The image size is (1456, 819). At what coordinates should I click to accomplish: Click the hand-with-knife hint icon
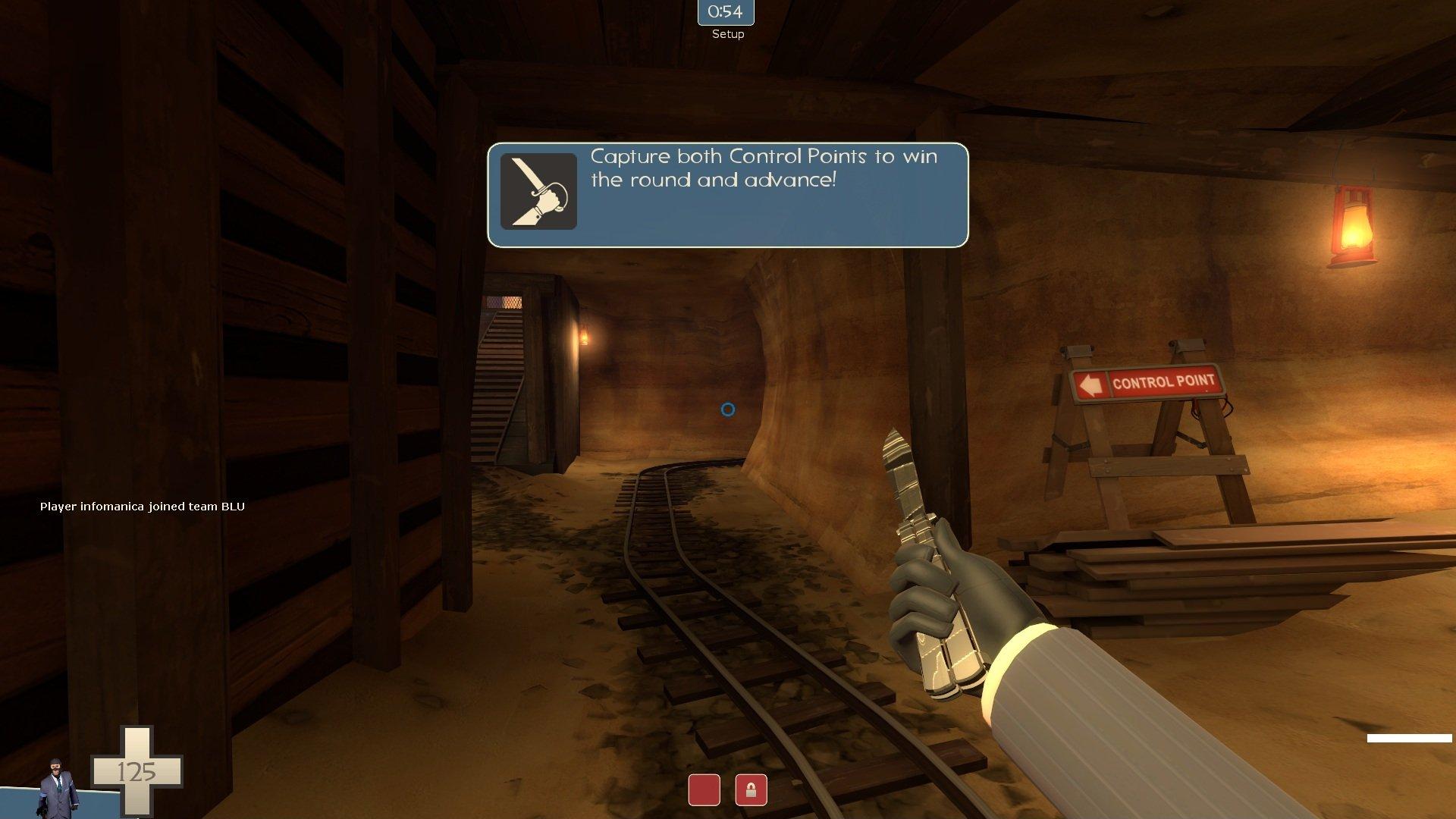pos(538,191)
